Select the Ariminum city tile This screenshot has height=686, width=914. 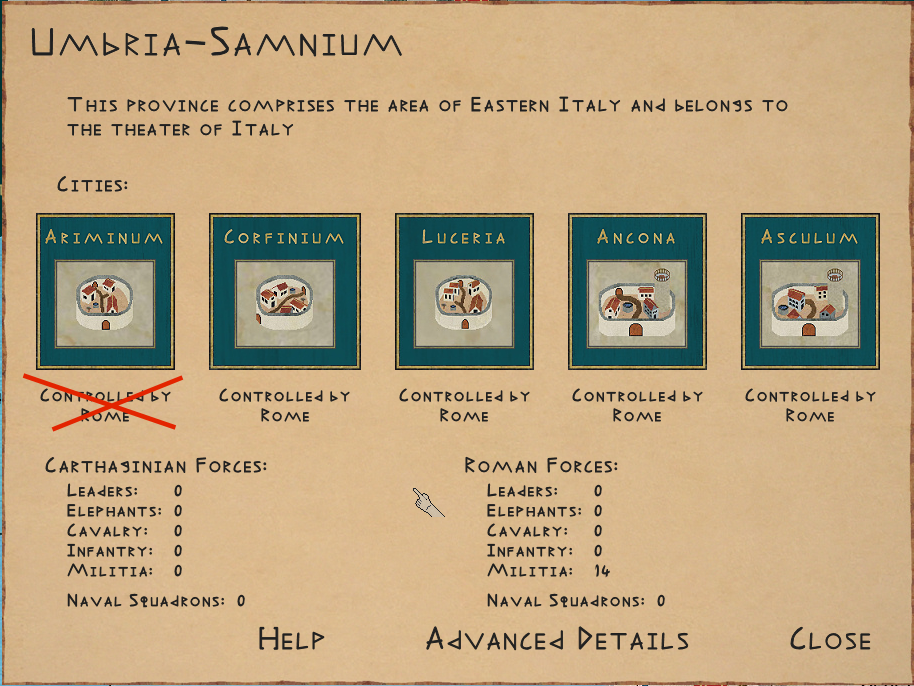pyautogui.click(x=105, y=291)
